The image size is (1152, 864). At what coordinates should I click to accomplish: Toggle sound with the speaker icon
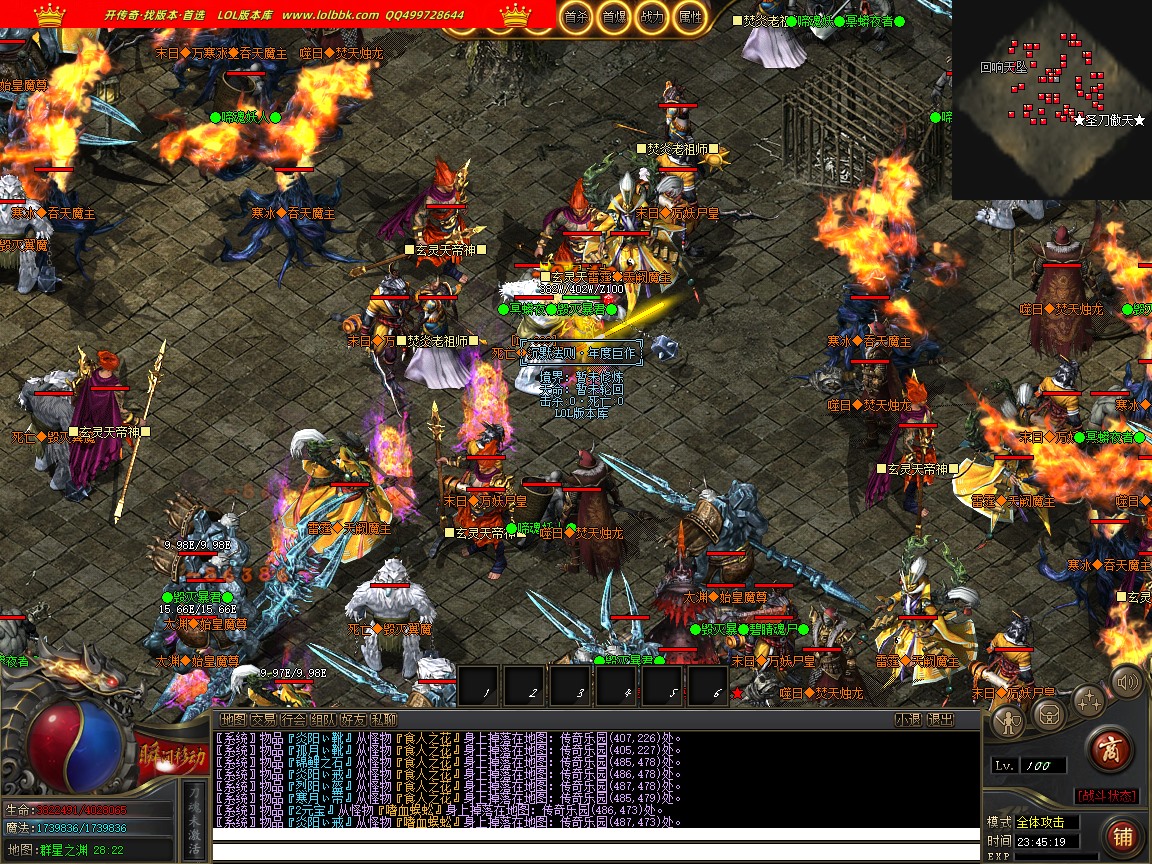click(x=1127, y=683)
